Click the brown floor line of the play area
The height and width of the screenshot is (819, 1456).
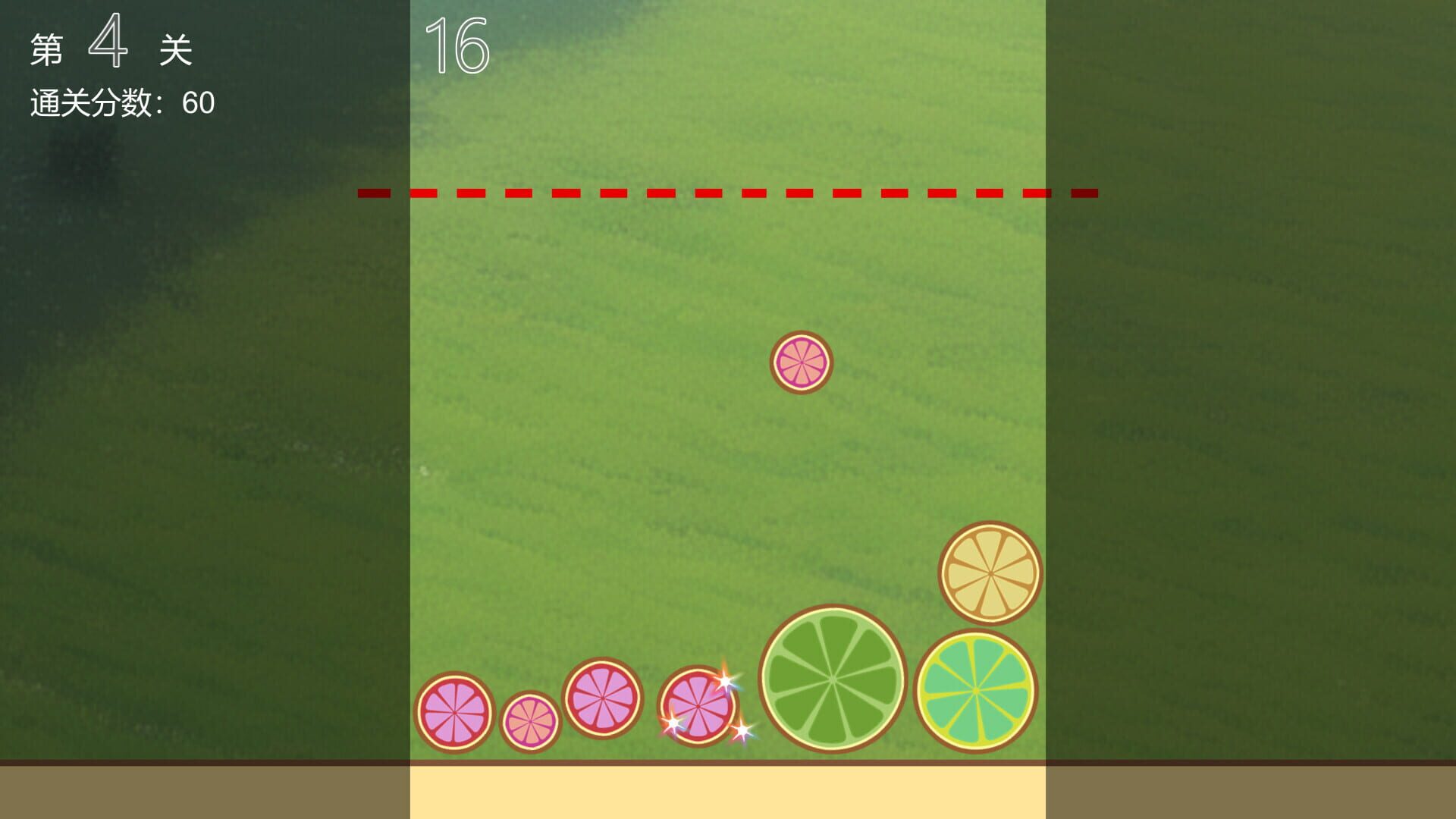coord(728,764)
